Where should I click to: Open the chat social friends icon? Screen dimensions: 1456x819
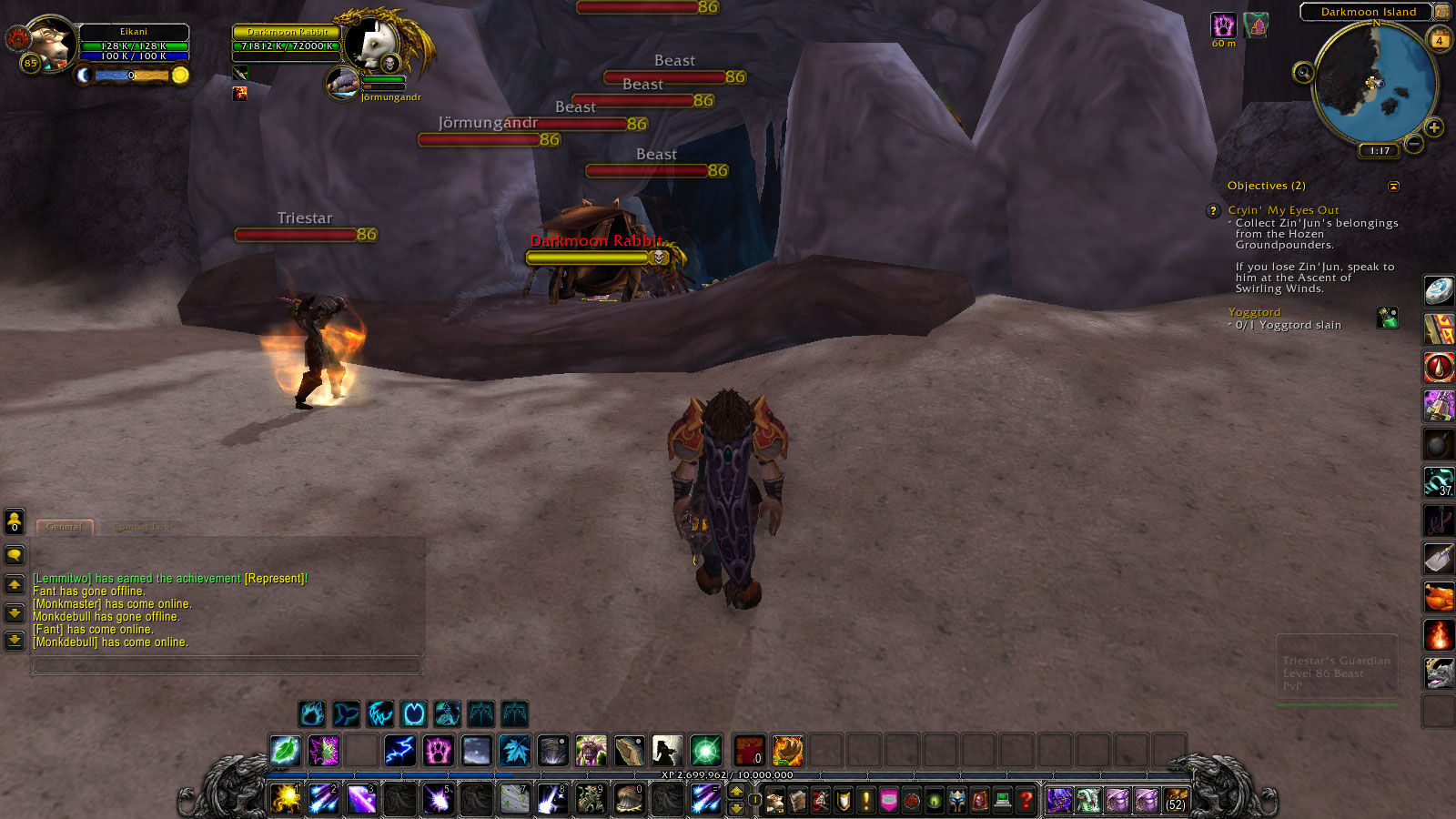15,519
